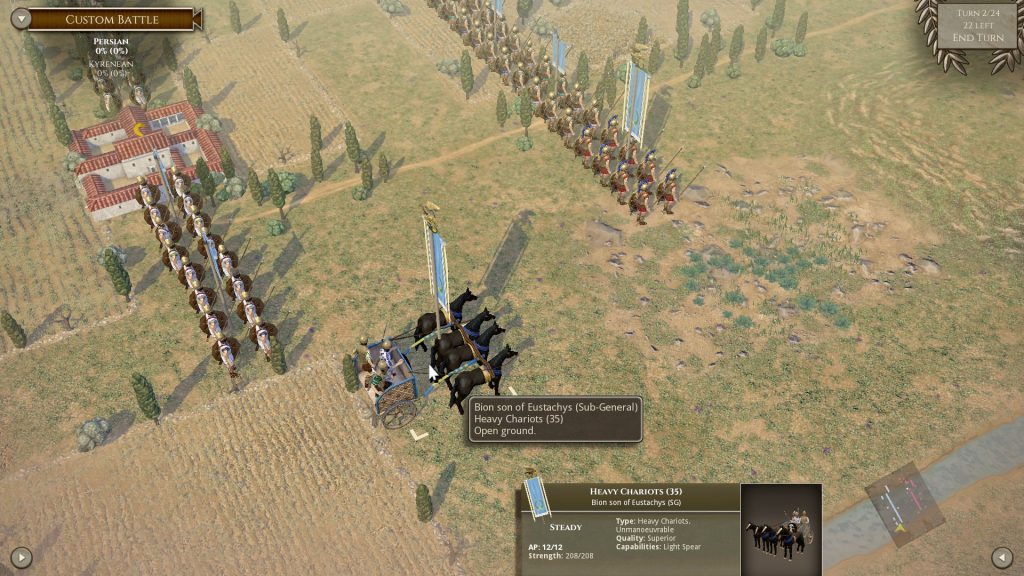
Task: Open the dropdown arrow beside Custom Battle
Action: [x=19, y=19]
